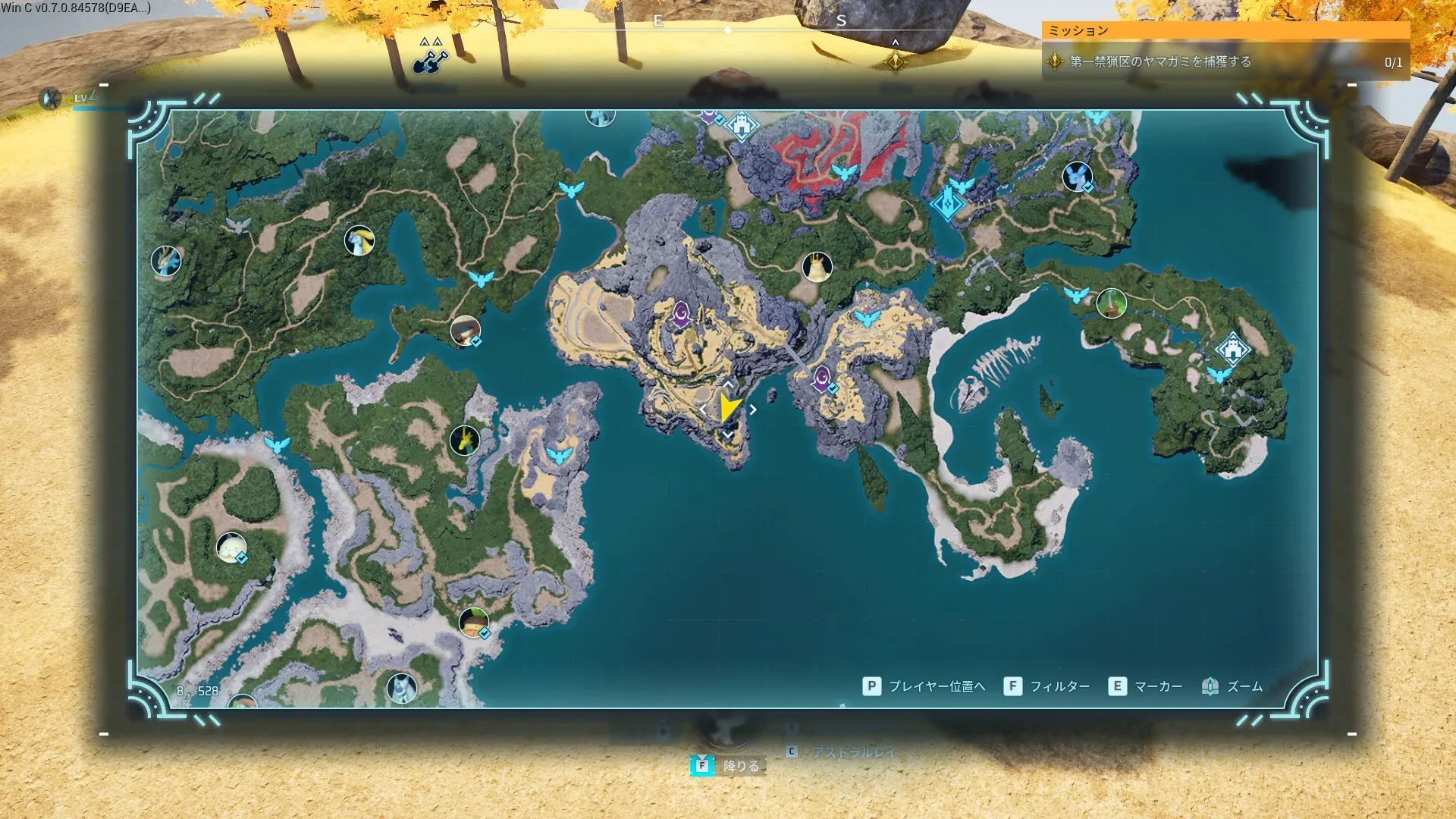Activate the マーカー marker option
This screenshot has width=1456, height=819.
(1145, 686)
